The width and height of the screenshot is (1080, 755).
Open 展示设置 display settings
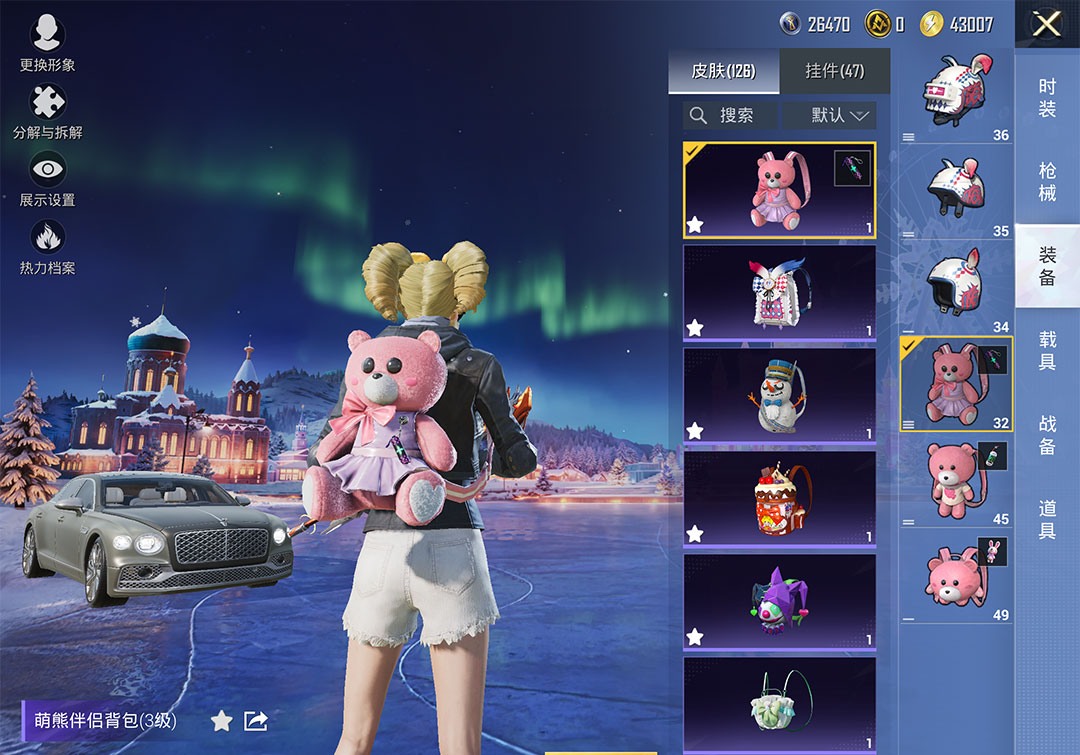[47, 179]
